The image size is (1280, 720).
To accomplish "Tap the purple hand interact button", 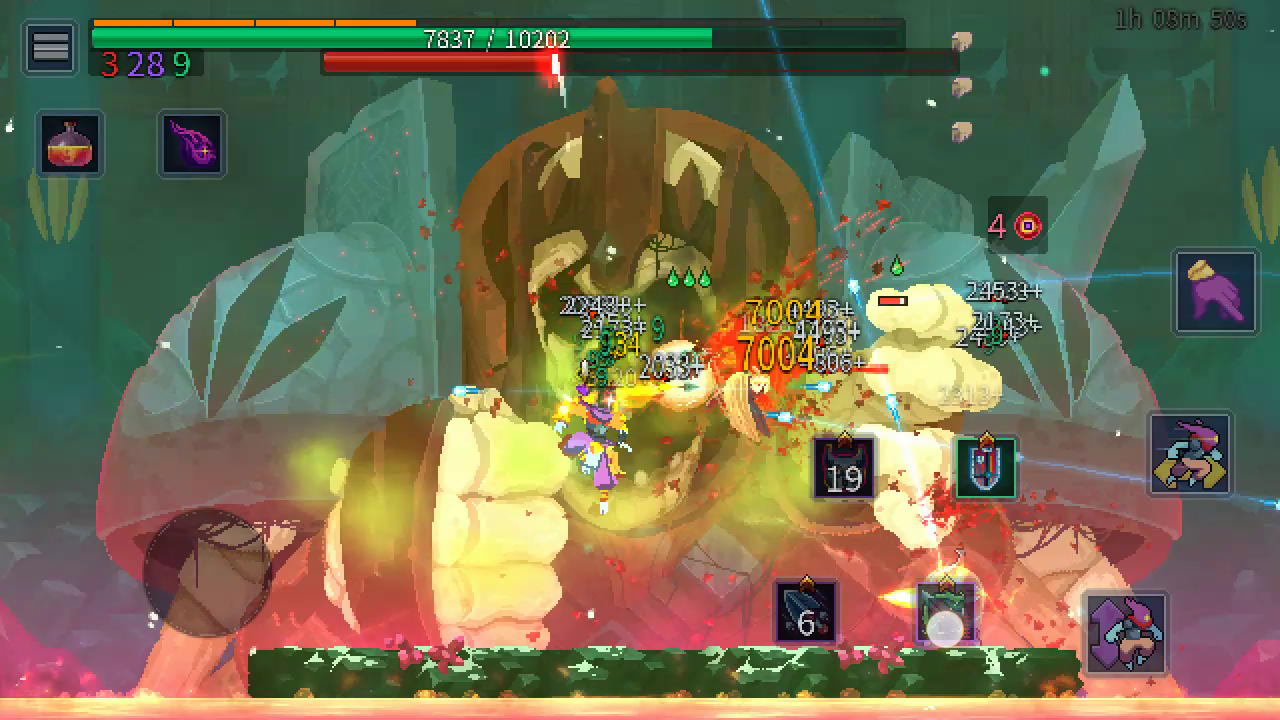I will (1216, 292).
